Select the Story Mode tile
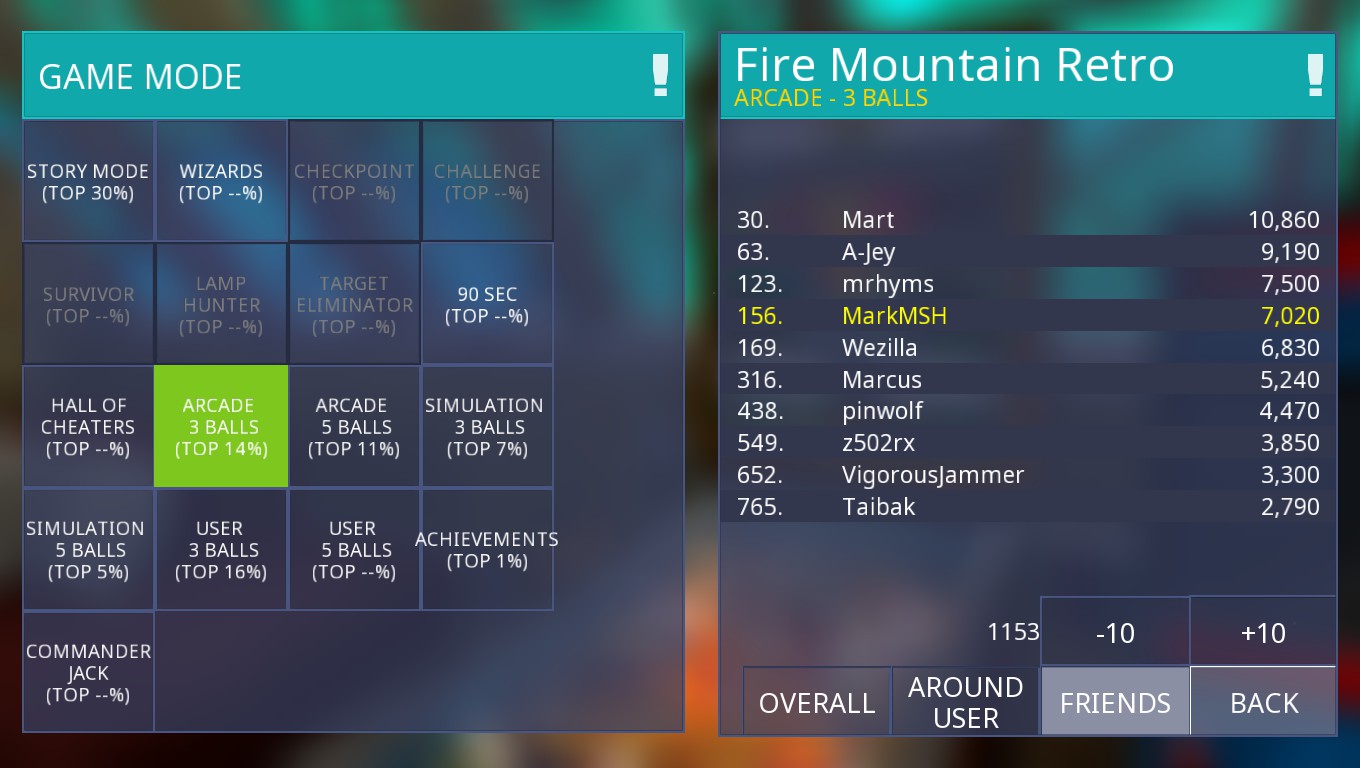Viewport: 1360px width, 768px height. [x=88, y=181]
